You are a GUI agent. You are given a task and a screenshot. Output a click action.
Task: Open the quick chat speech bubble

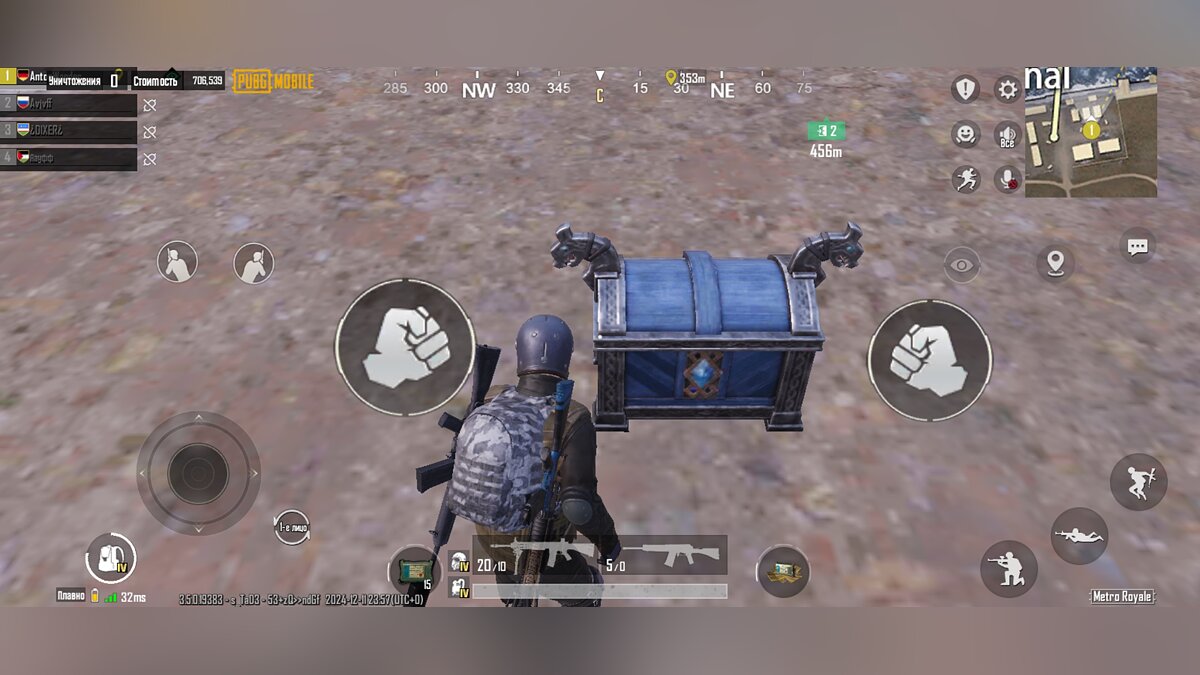1137,247
